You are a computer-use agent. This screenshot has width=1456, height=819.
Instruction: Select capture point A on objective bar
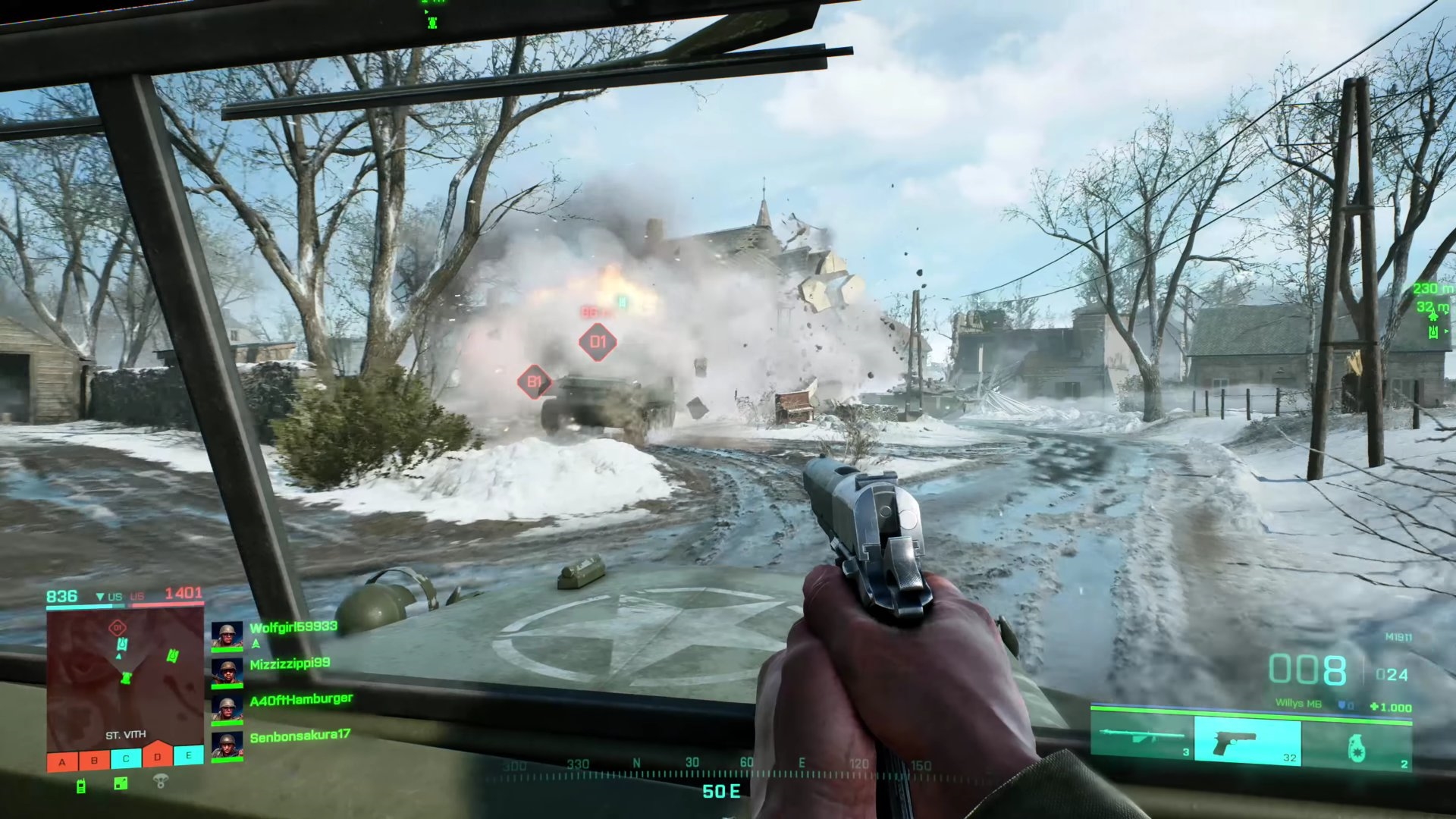pos(62,761)
